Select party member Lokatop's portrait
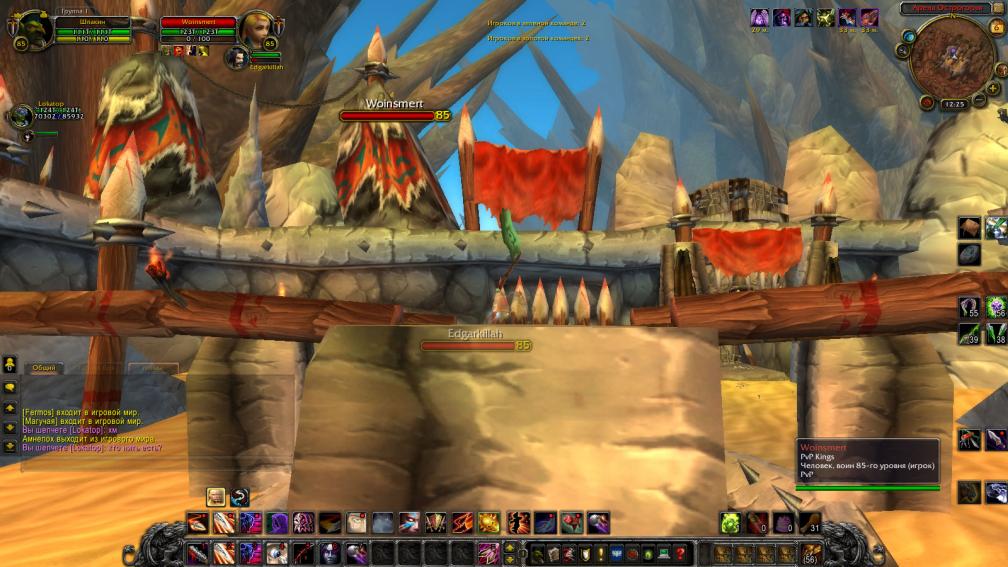This screenshot has height=567, width=1008. pos(22,116)
